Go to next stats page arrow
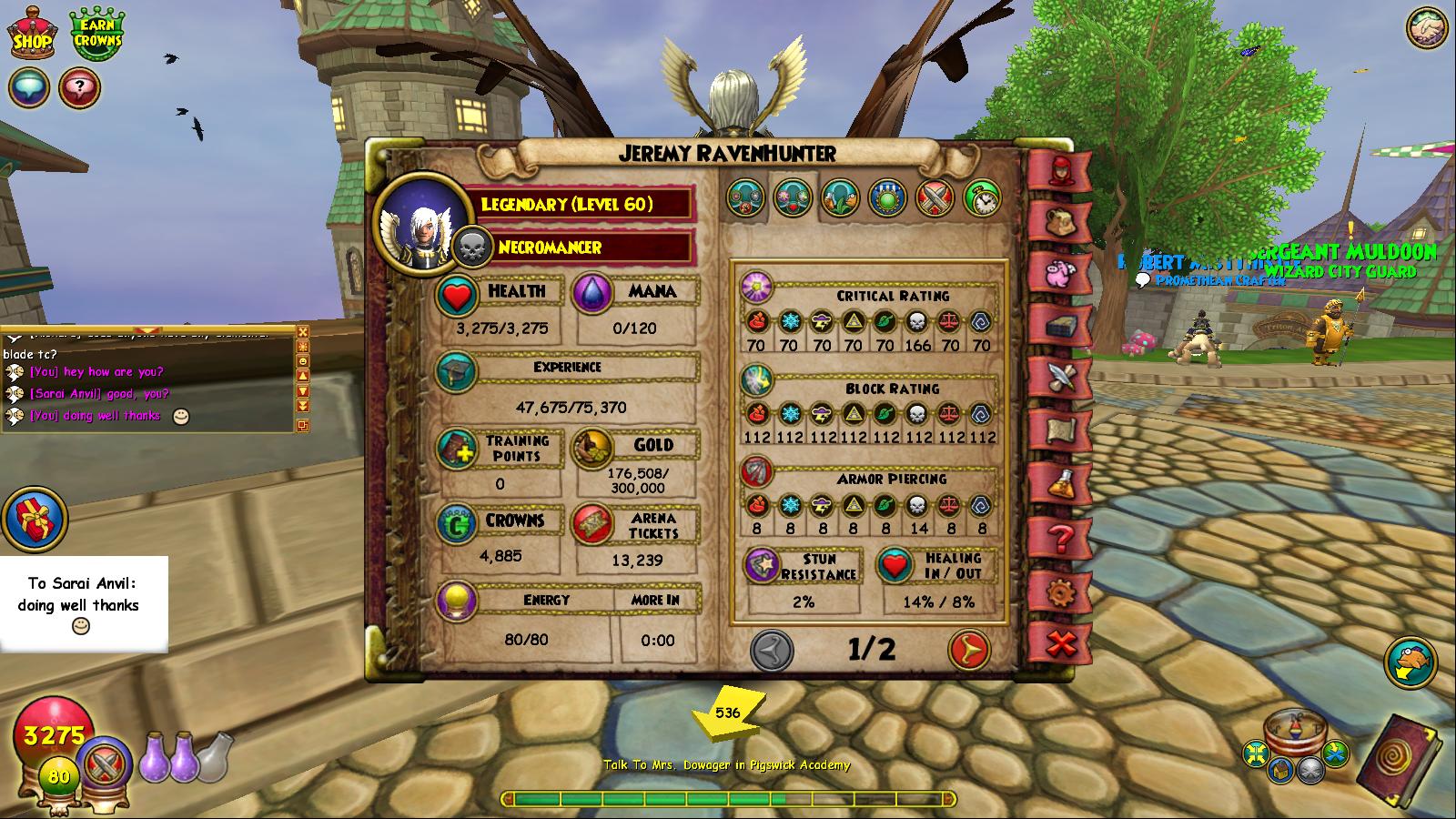 [x=969, y=650]
